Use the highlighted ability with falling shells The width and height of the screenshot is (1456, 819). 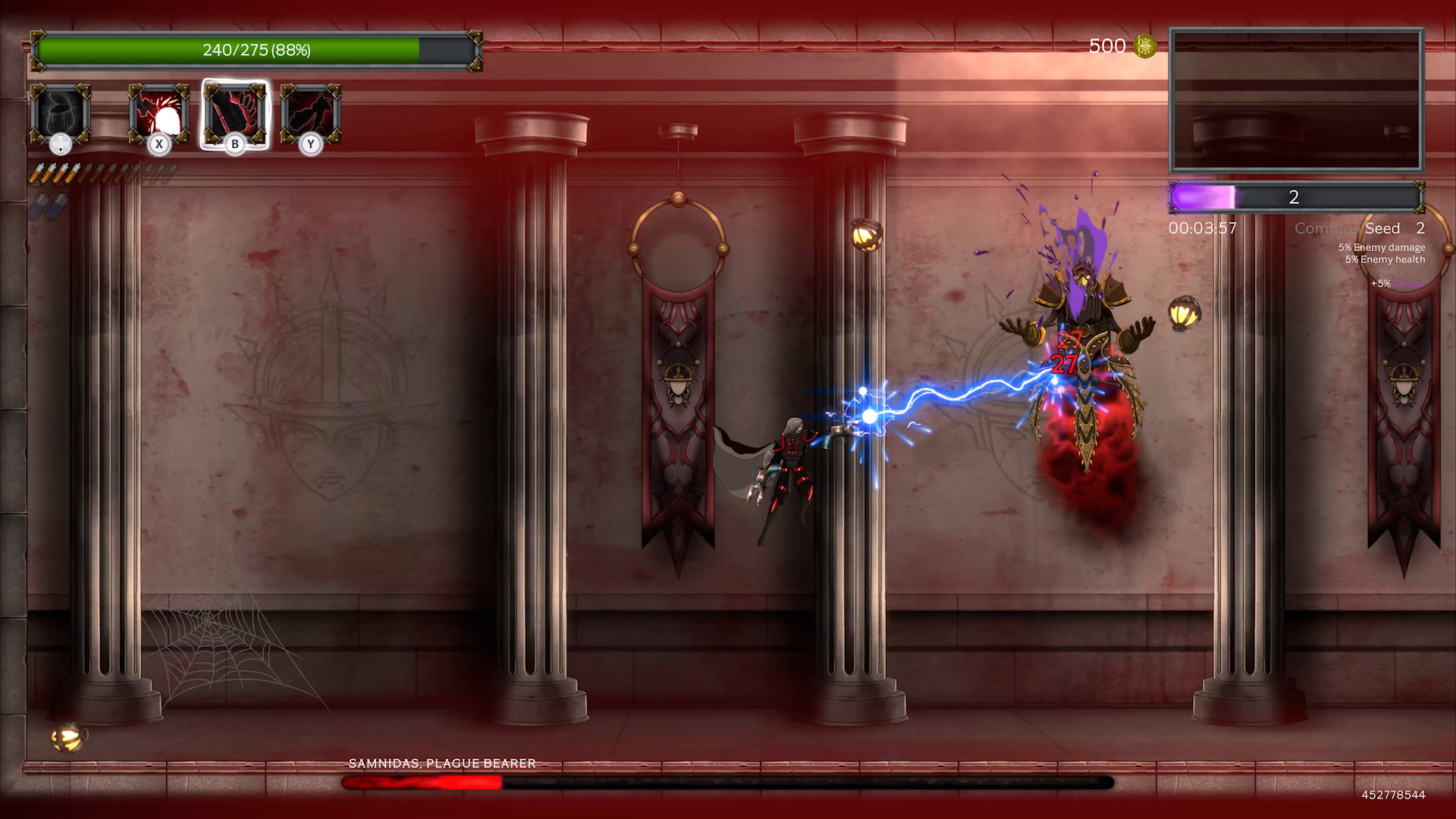point(235,115)
